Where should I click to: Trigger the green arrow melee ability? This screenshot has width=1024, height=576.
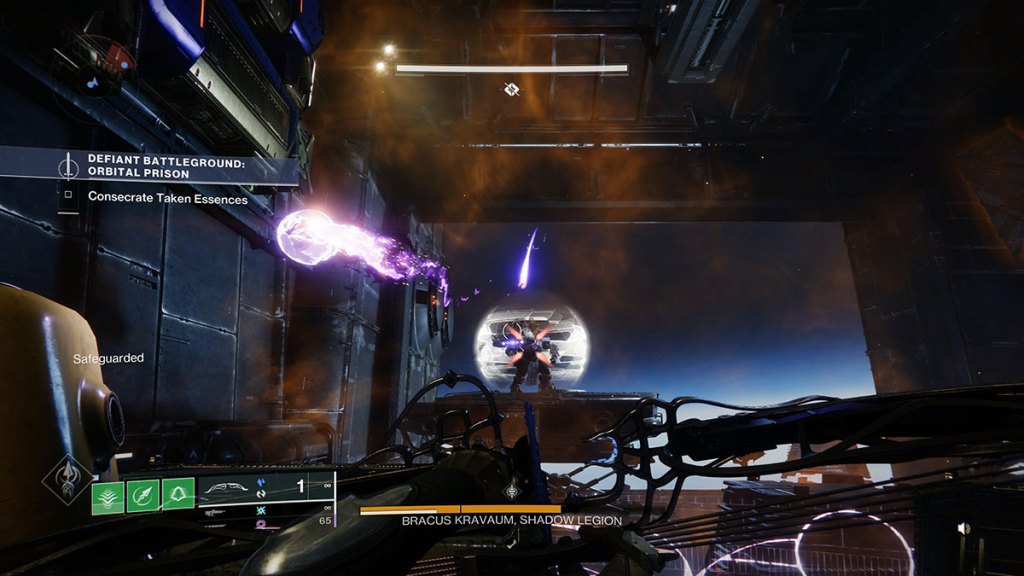pyautogui.click(x=143, y=494)
